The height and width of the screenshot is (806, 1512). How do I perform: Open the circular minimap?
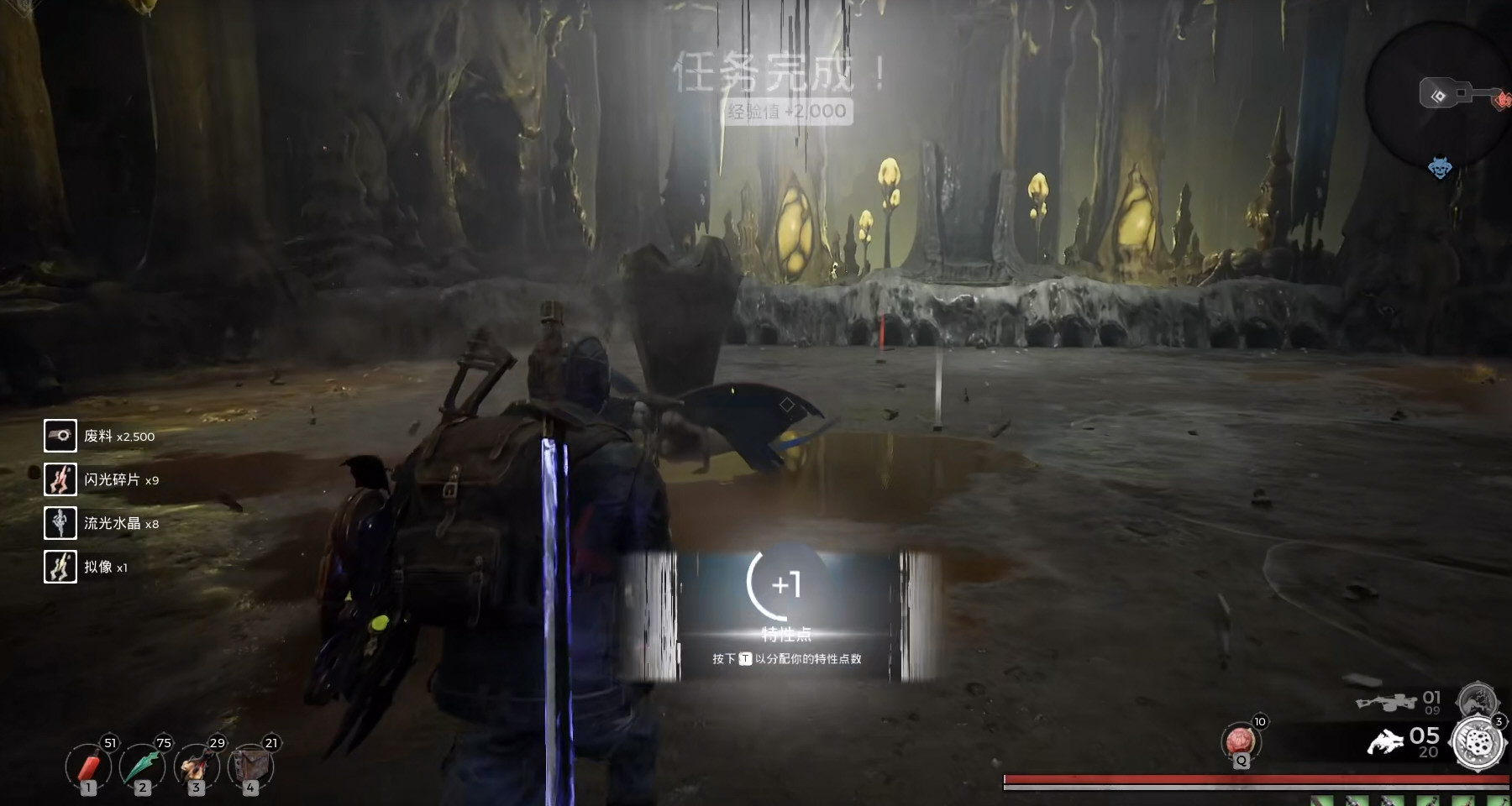coord(1436,94)
